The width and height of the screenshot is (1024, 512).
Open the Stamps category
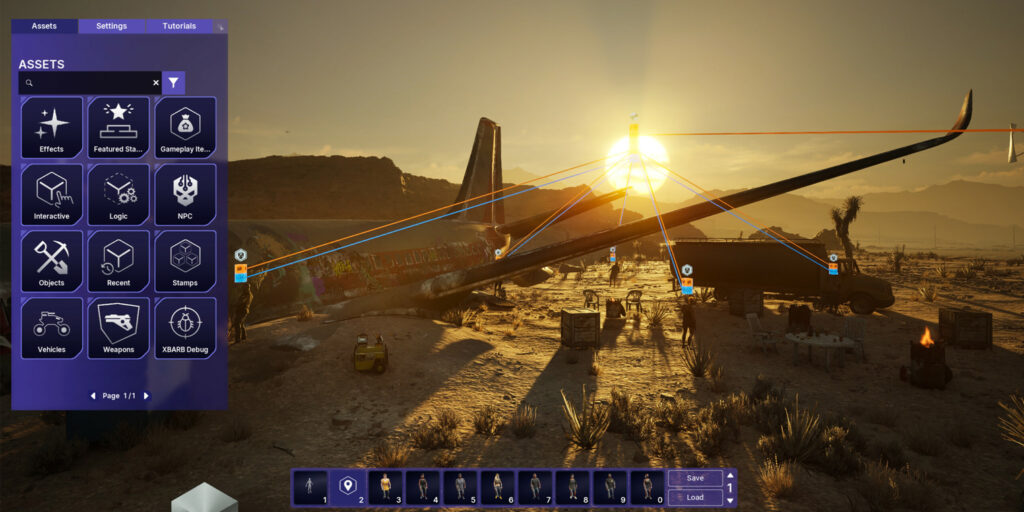[185, 261]
